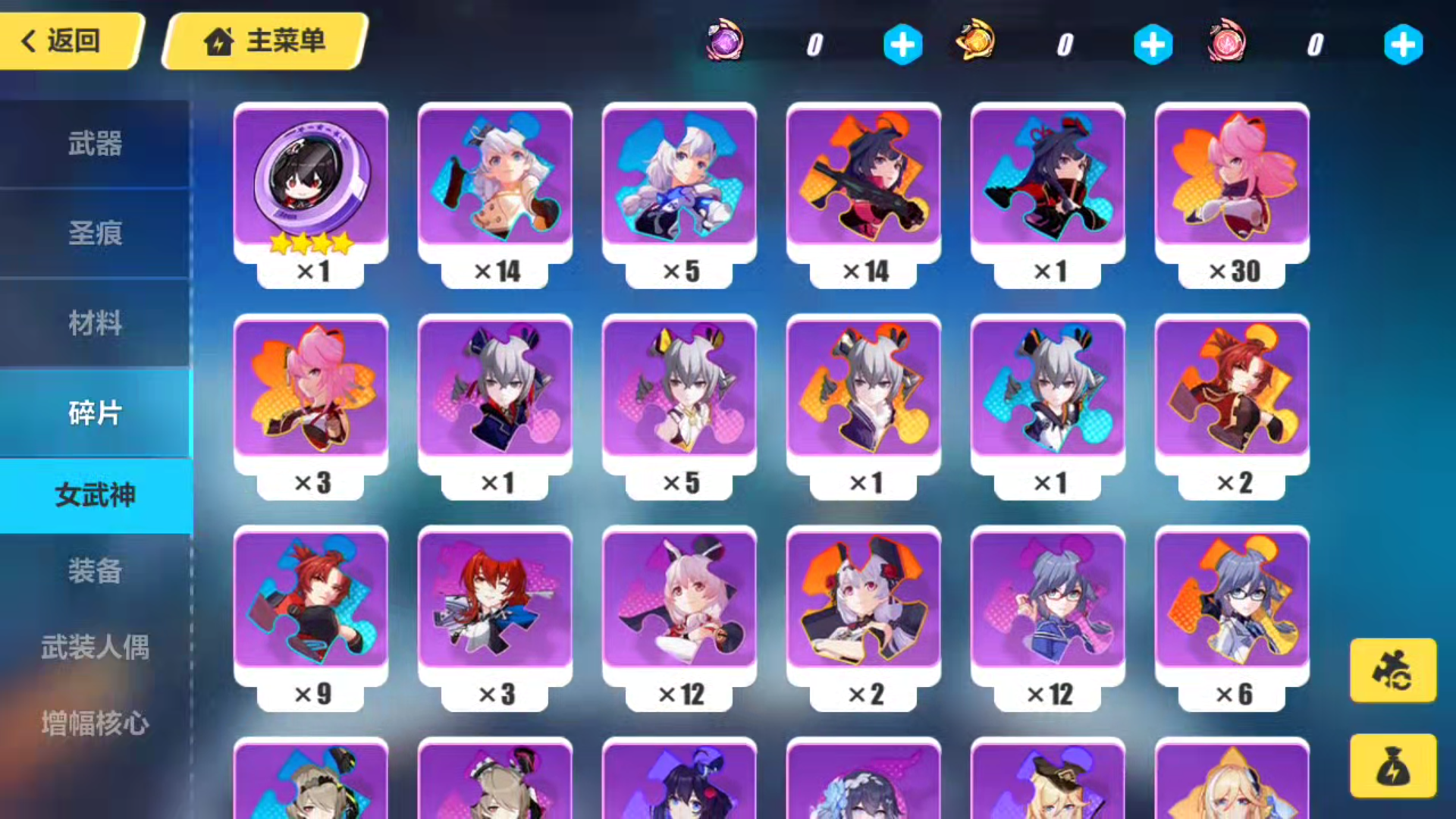Image resolution: width=1456 pixels, height=819 pixels.
Task: Open the fragment conversion puzzle icon
Action: click(1392, 671)
